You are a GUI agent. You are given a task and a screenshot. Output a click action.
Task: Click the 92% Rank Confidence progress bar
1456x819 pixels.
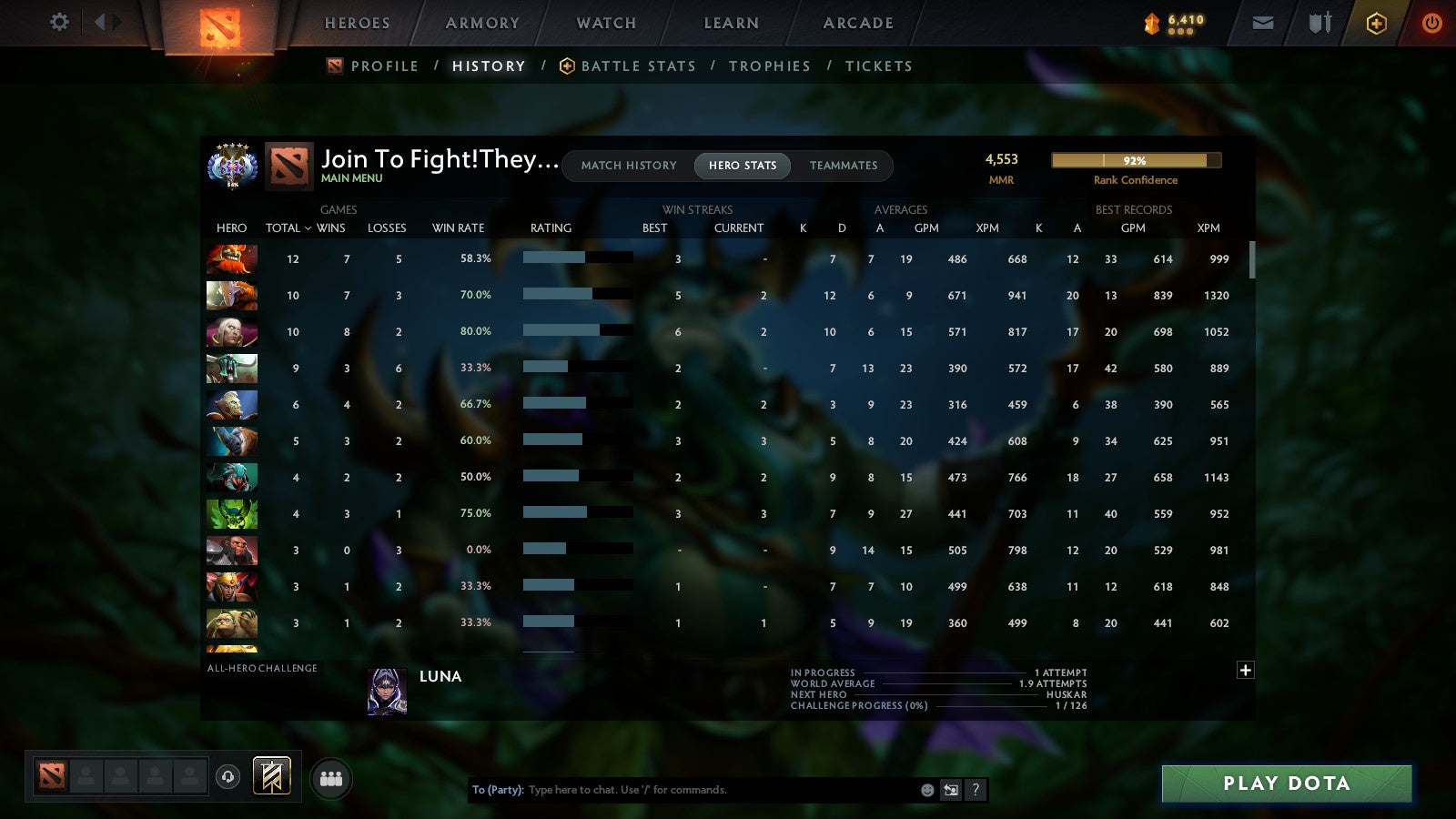pyautogui.click(x=1136, y=160)
